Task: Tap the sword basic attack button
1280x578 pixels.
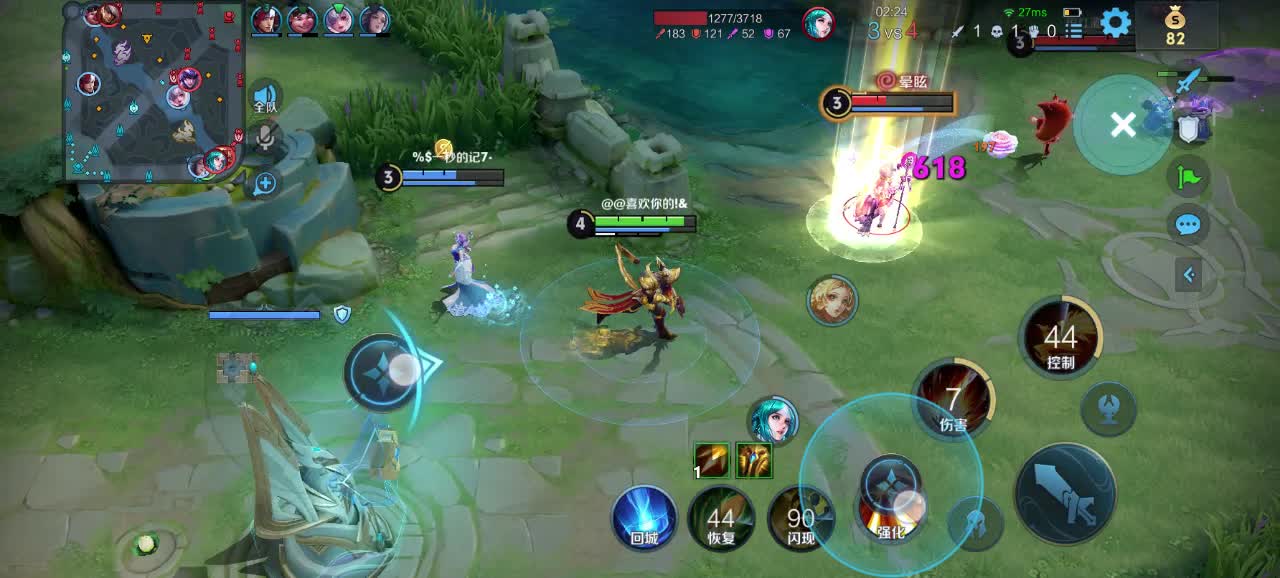Action: [x=1065, y=493]
